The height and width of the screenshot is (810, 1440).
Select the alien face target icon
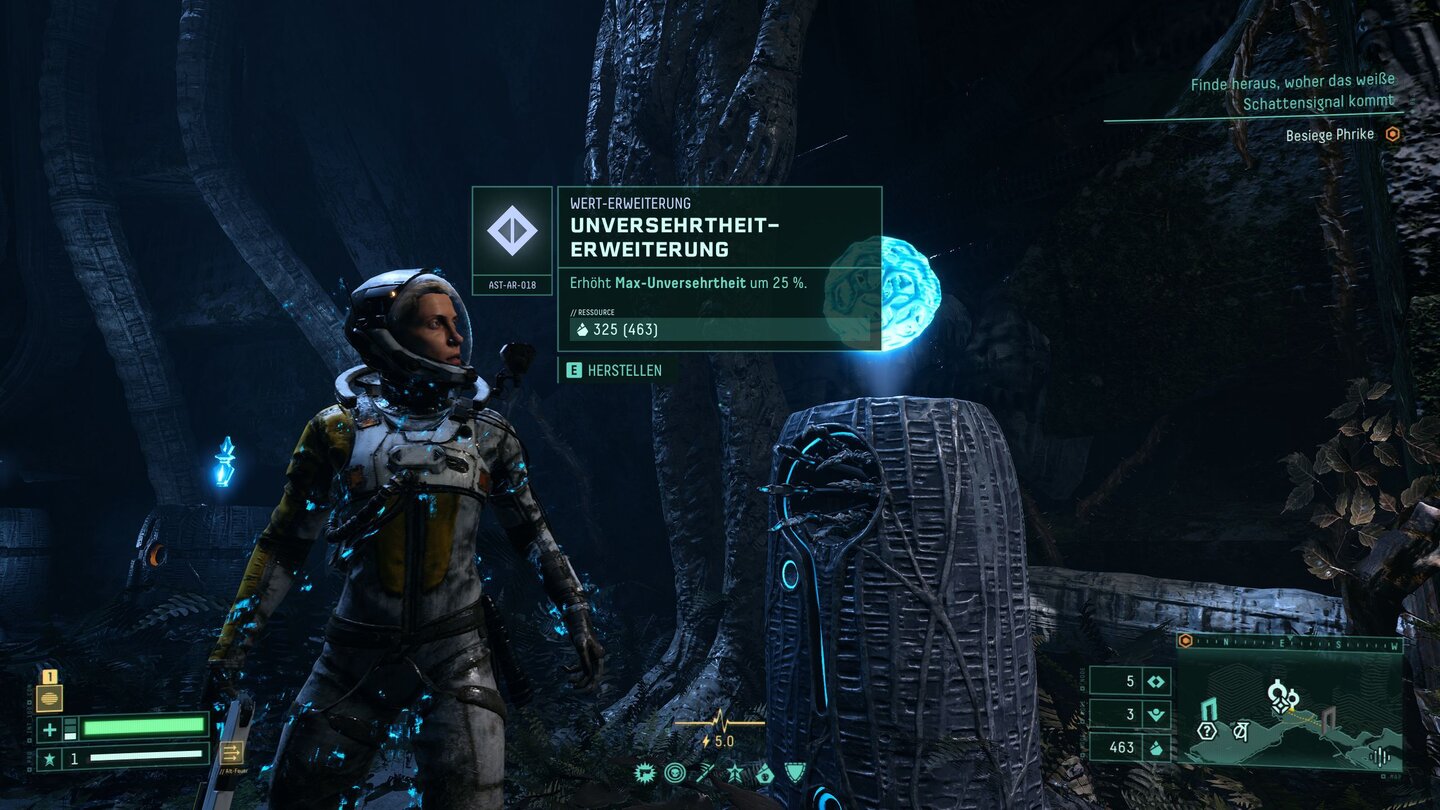[x=675, y=772]
